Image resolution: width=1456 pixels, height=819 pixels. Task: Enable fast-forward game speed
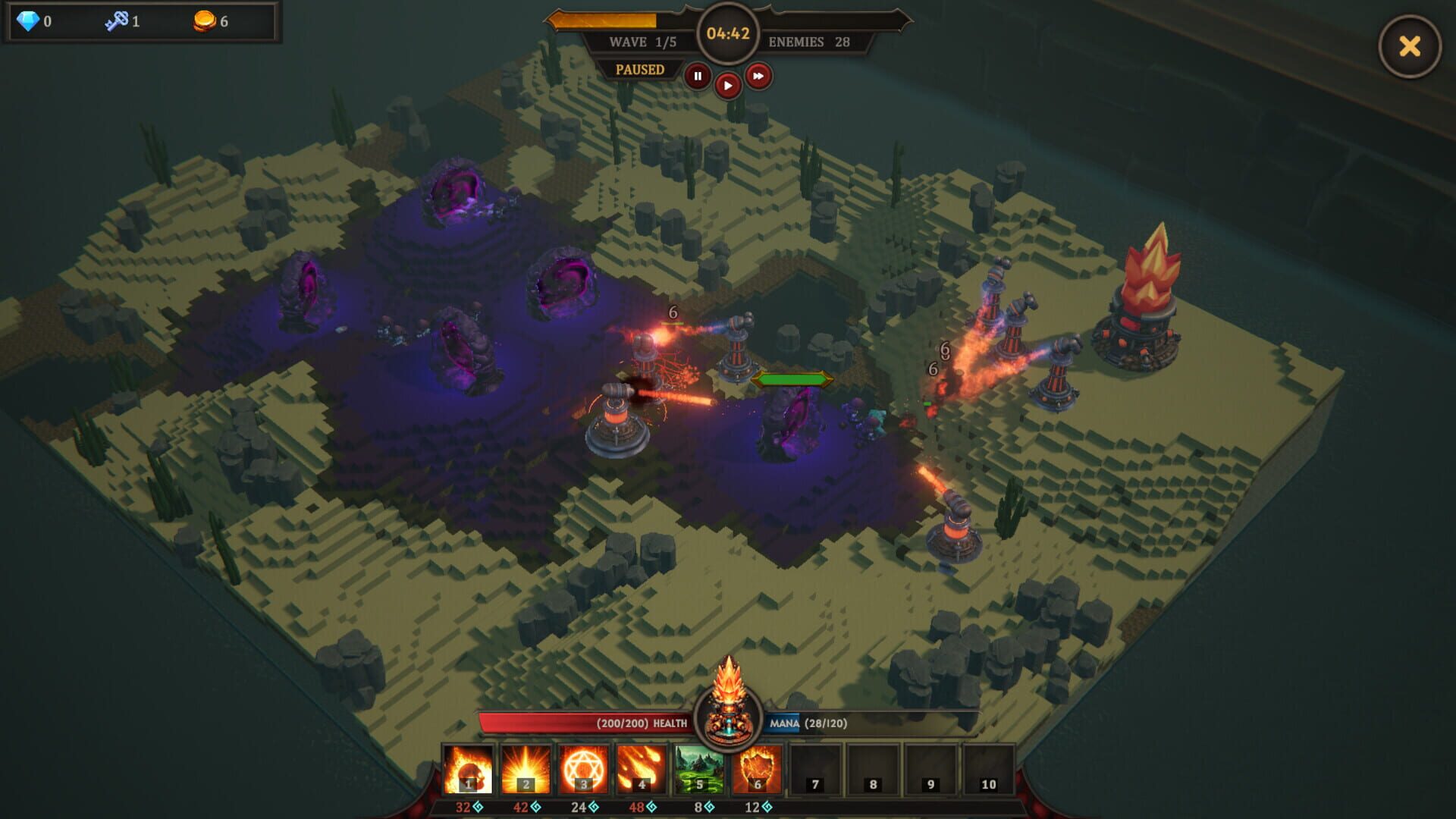point(759,77)
